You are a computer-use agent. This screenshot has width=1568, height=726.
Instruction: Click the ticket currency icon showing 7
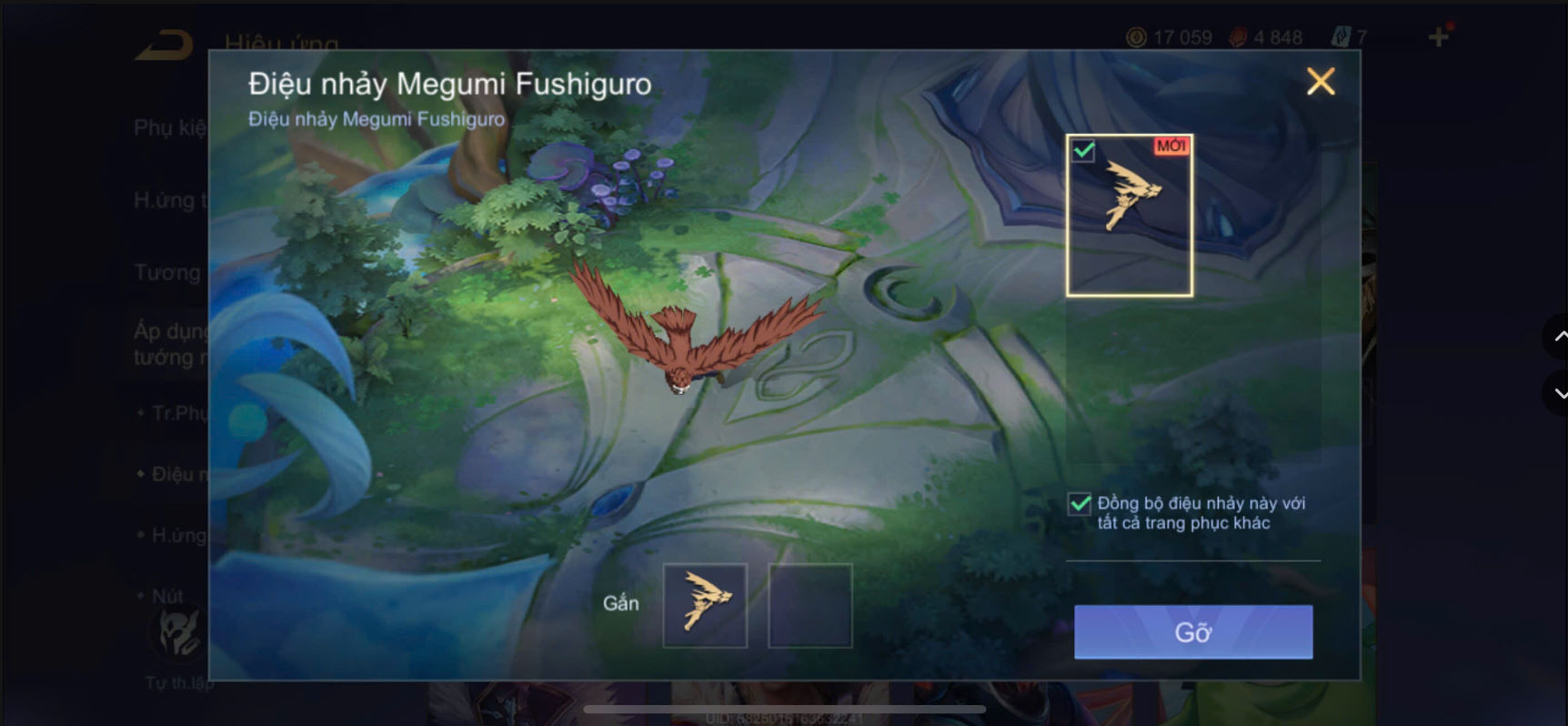point(1344,37)
